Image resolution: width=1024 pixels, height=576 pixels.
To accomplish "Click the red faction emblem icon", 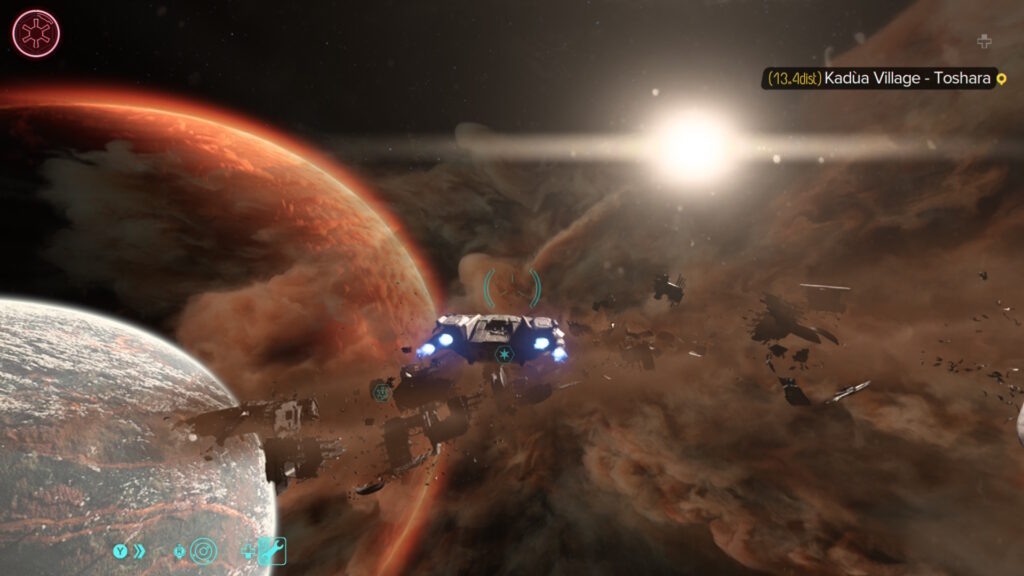I will [36, 33].
